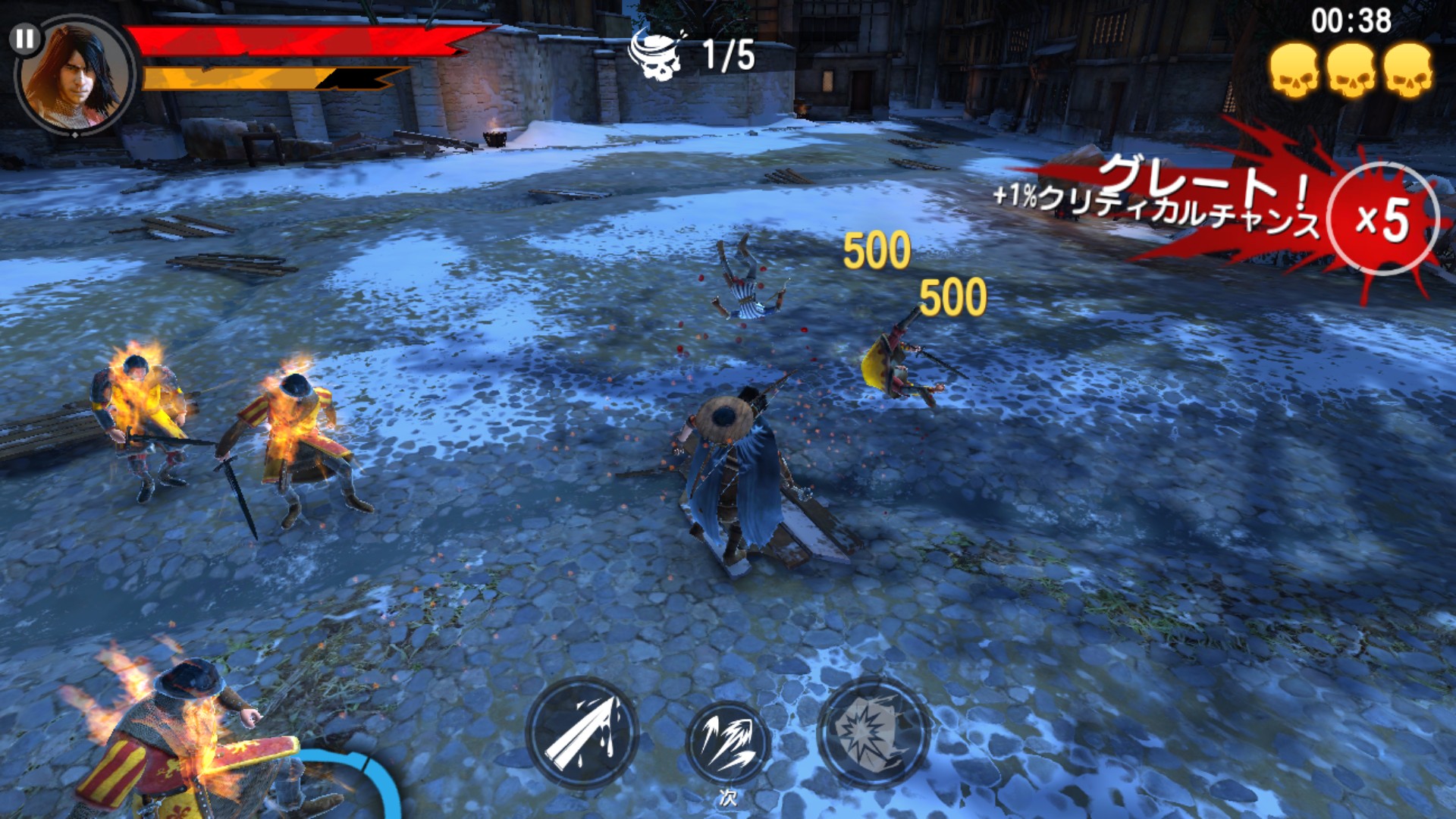Tap the hero portrait
Image resolution: width=1456 pixels, height=819 pixels.
[x=77, y=77]
